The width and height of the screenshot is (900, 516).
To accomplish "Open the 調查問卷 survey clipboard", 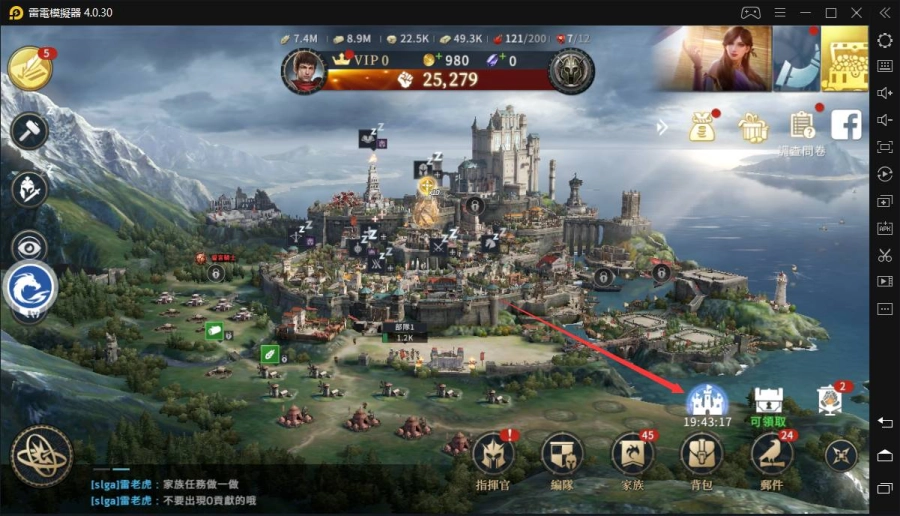I will pos(802,126).
